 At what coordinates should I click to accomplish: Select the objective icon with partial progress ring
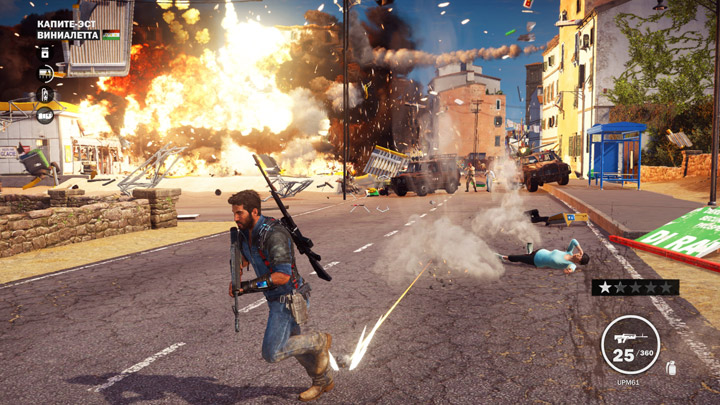tap(45, 73)
